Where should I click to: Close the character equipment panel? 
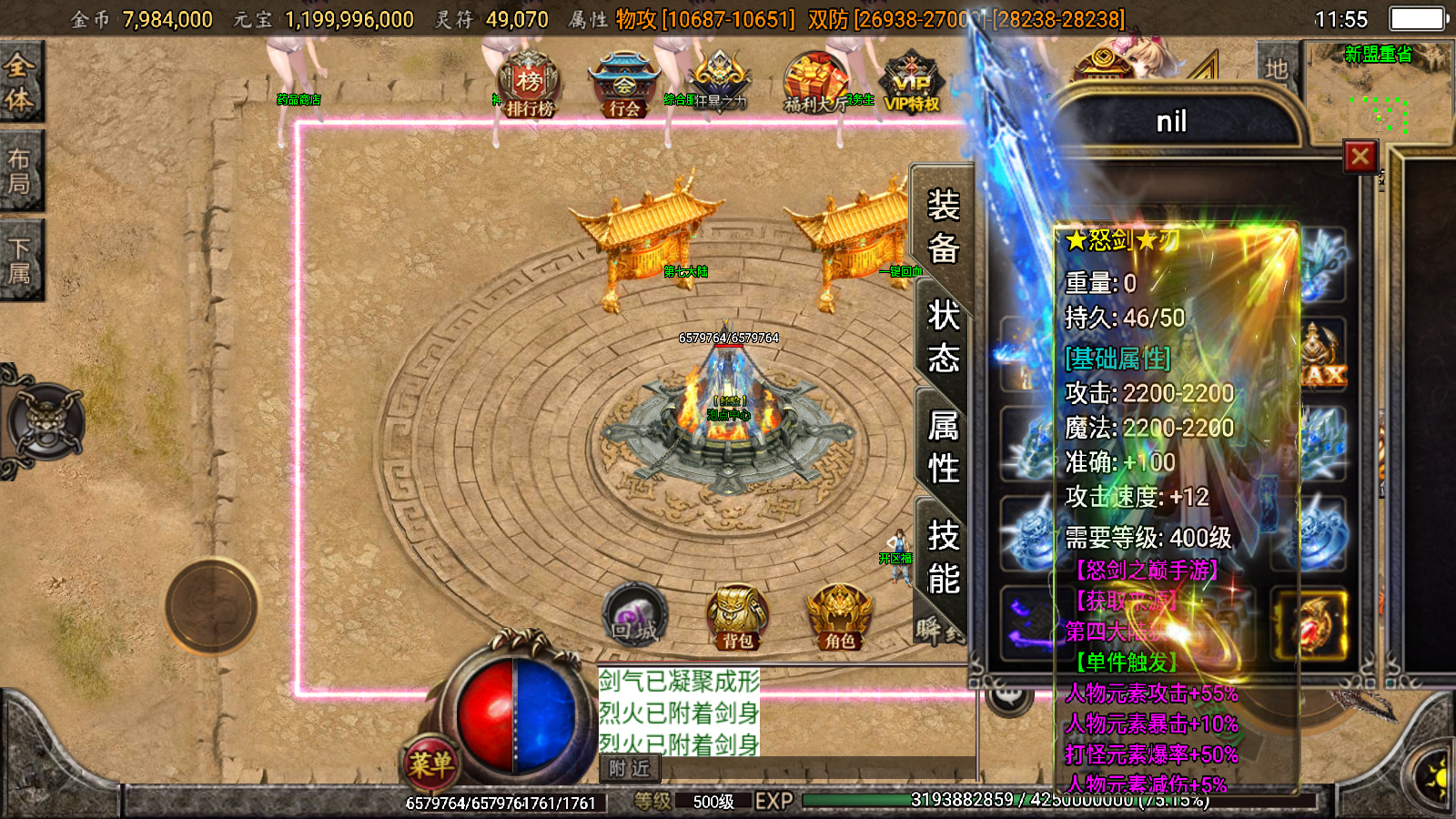pyautogui.click(x=1360, y=157)
